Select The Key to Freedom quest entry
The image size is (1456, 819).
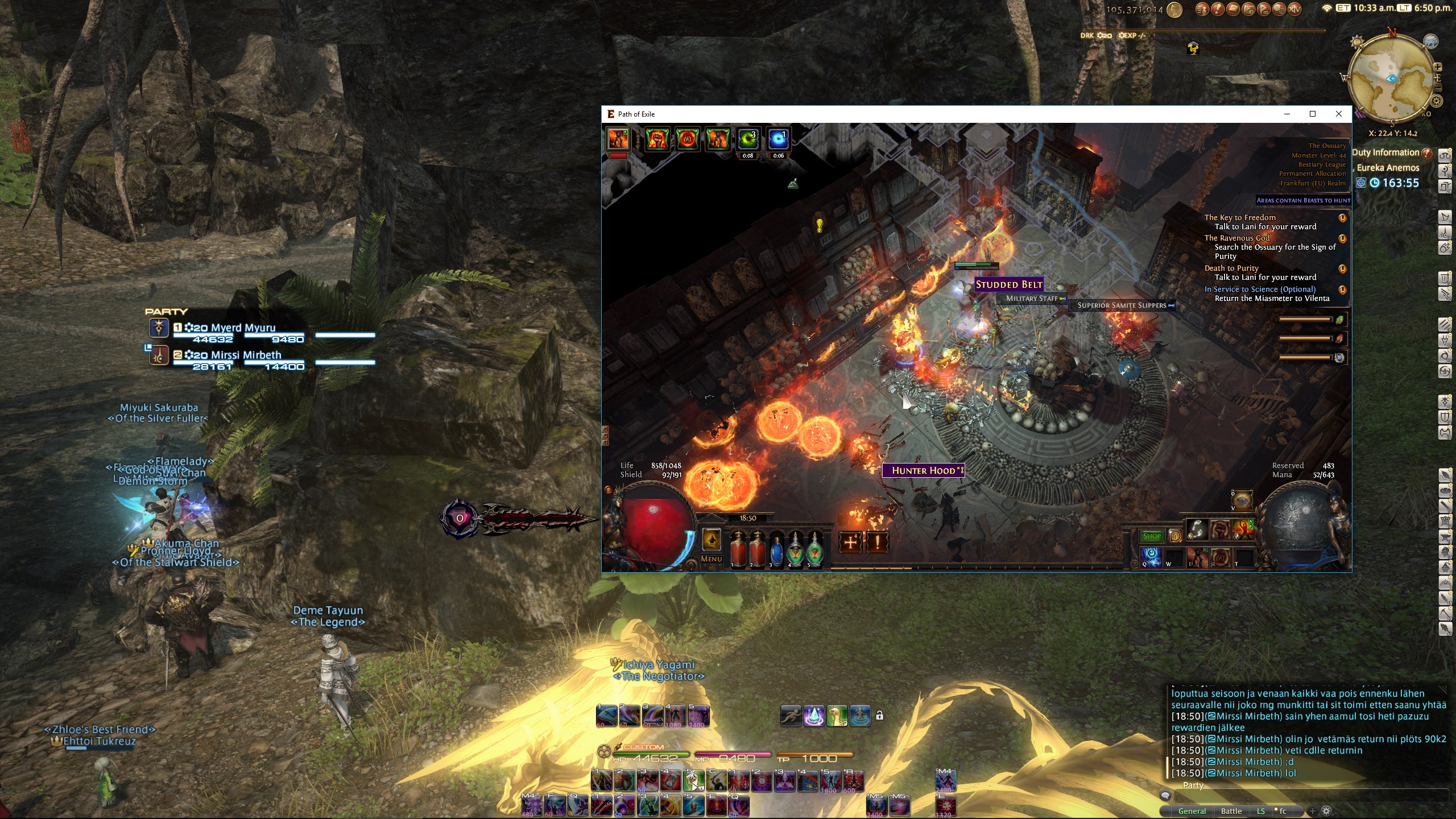click(x=1240, y=218)
